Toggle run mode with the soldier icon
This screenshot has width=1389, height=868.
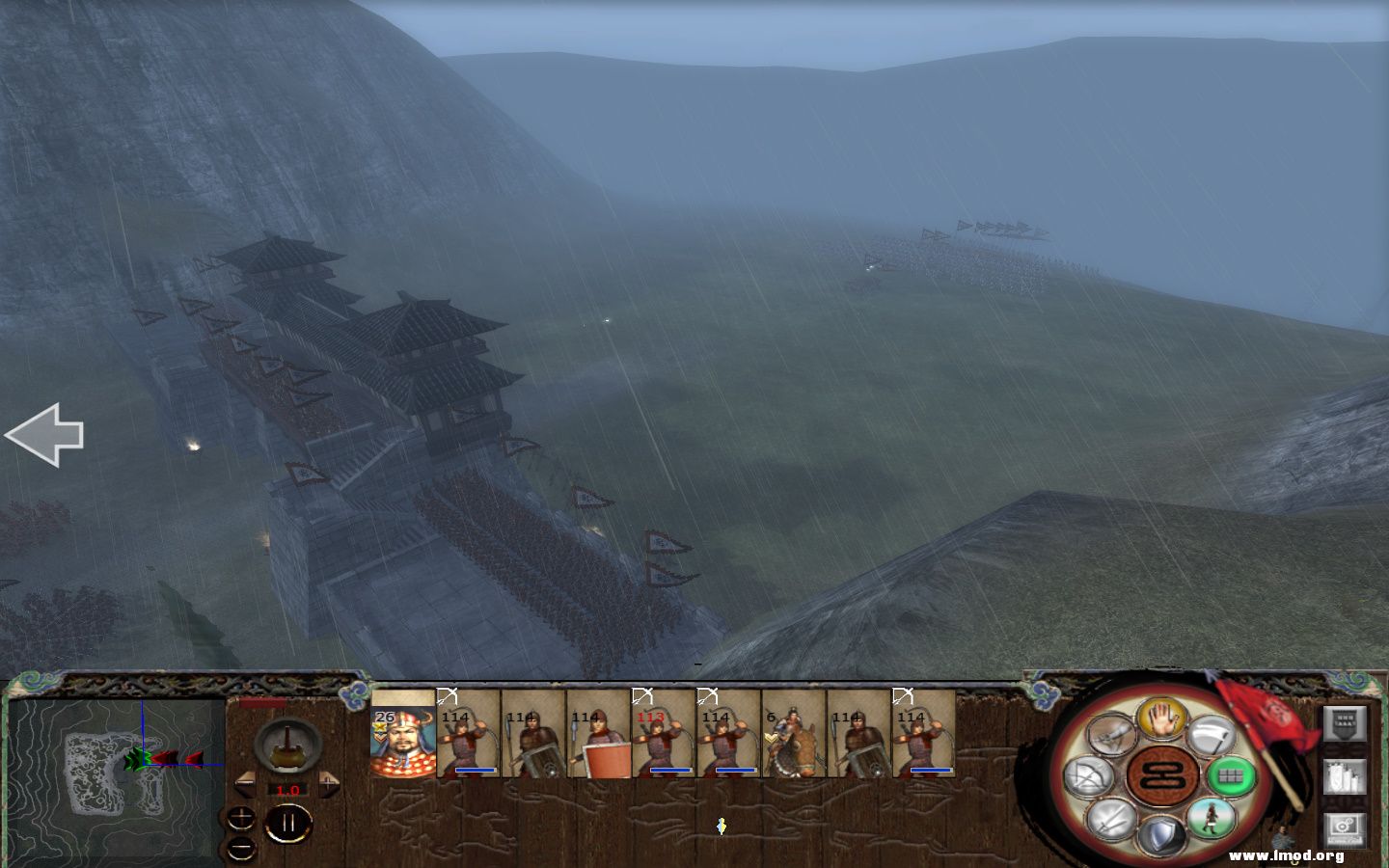coord(1212,819)
